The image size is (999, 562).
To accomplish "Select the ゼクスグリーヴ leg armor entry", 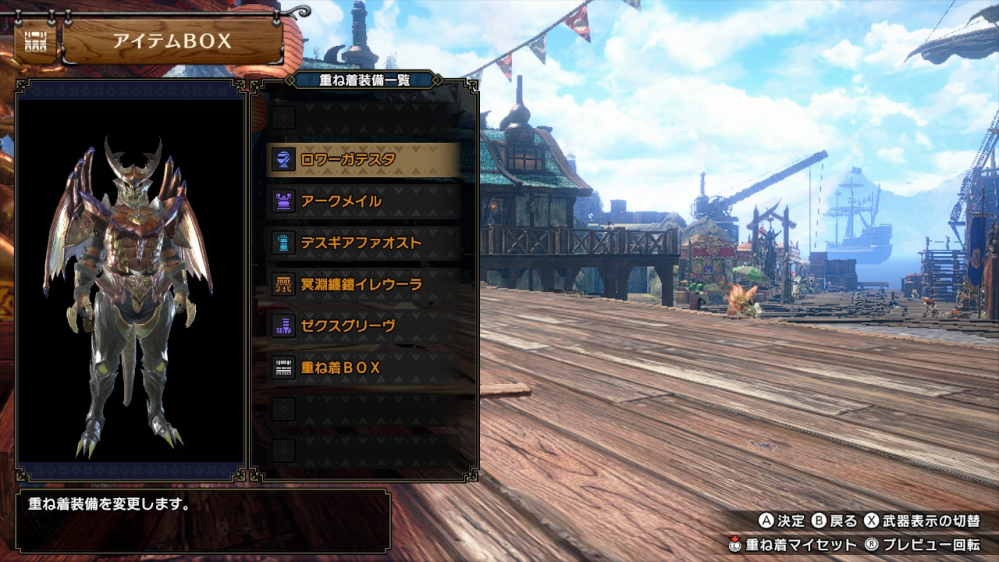I will click(364, 326).
